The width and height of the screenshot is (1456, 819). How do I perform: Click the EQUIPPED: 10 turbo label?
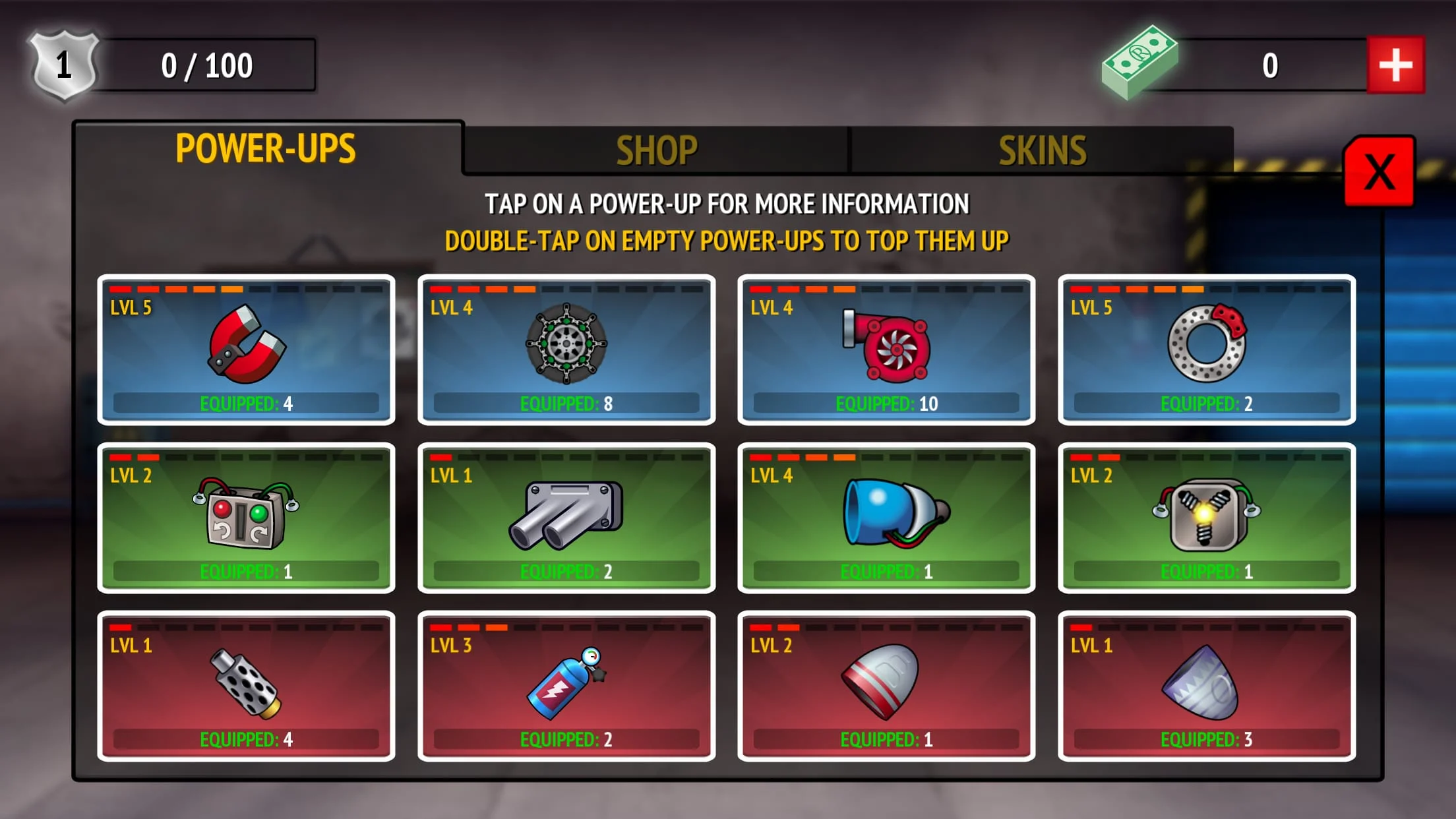tap(887, 403)
